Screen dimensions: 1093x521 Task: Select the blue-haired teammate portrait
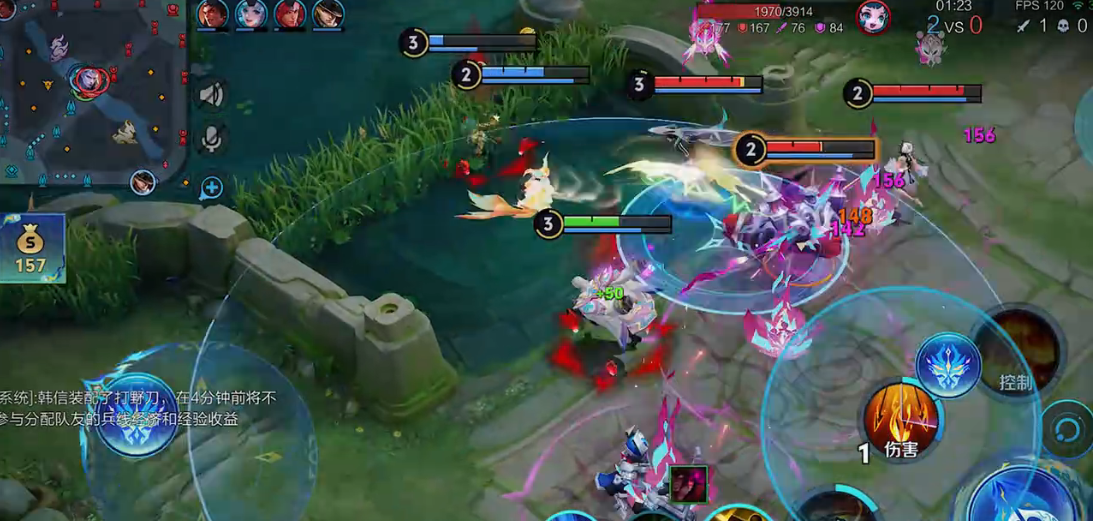click(x=250, y=15)
